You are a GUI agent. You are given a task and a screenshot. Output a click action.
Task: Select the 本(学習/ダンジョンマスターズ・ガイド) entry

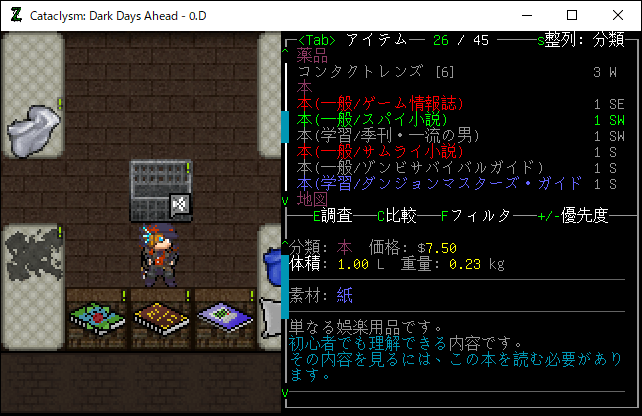[x=439, y=183]
